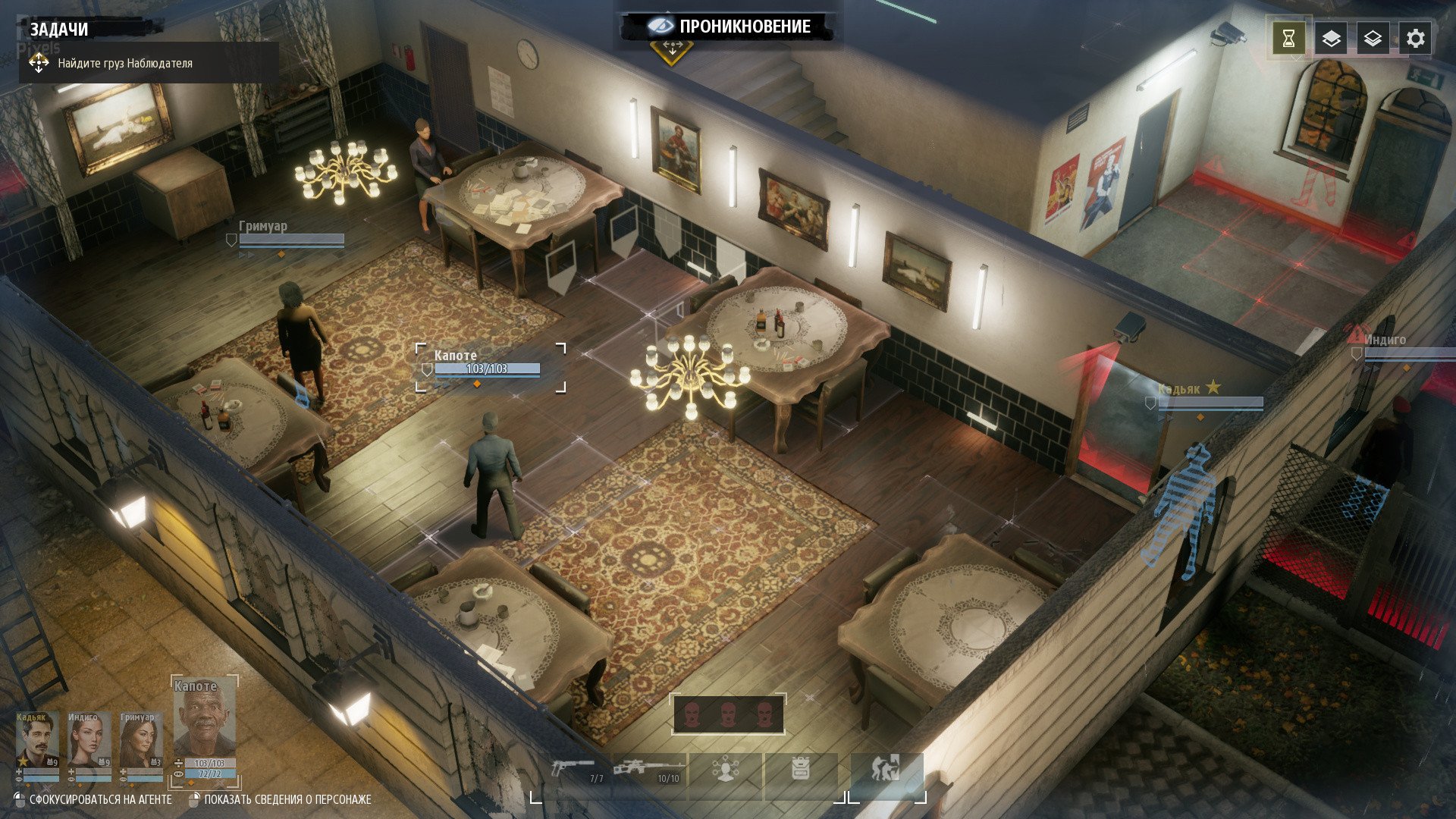Click the three balaclava masks panel
1456x819 pixels.
pyautogui.click(x=728, y=714)
